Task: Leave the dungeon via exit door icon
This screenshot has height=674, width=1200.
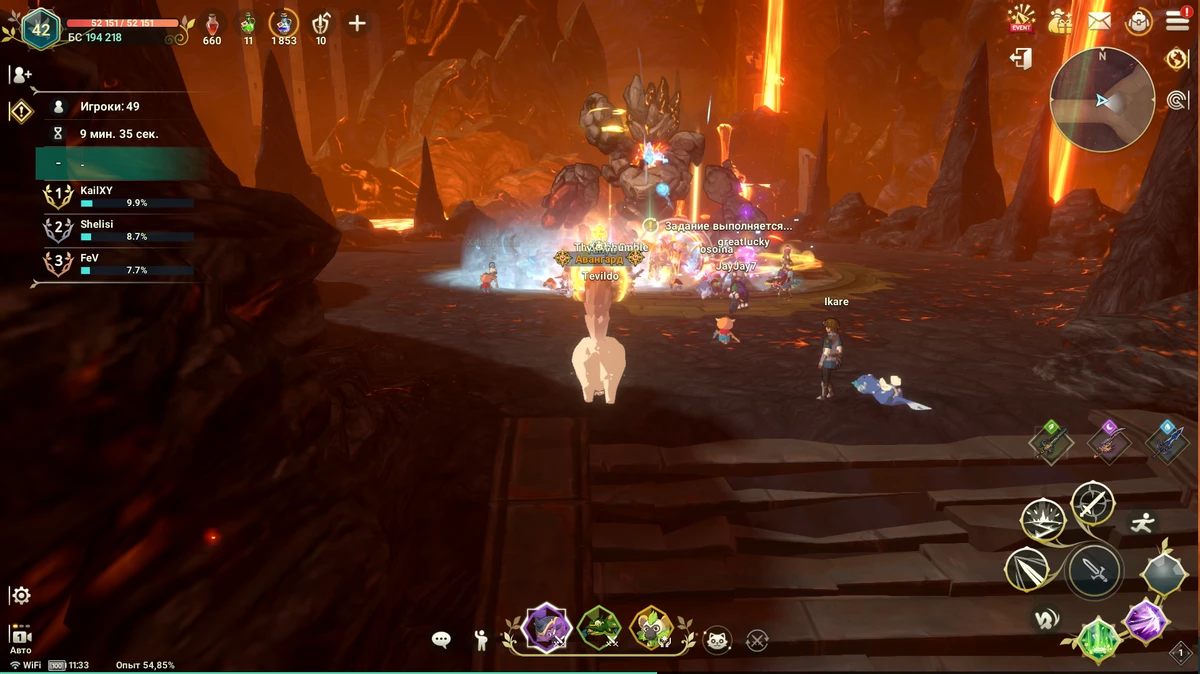Action: tap(1021, 60)
